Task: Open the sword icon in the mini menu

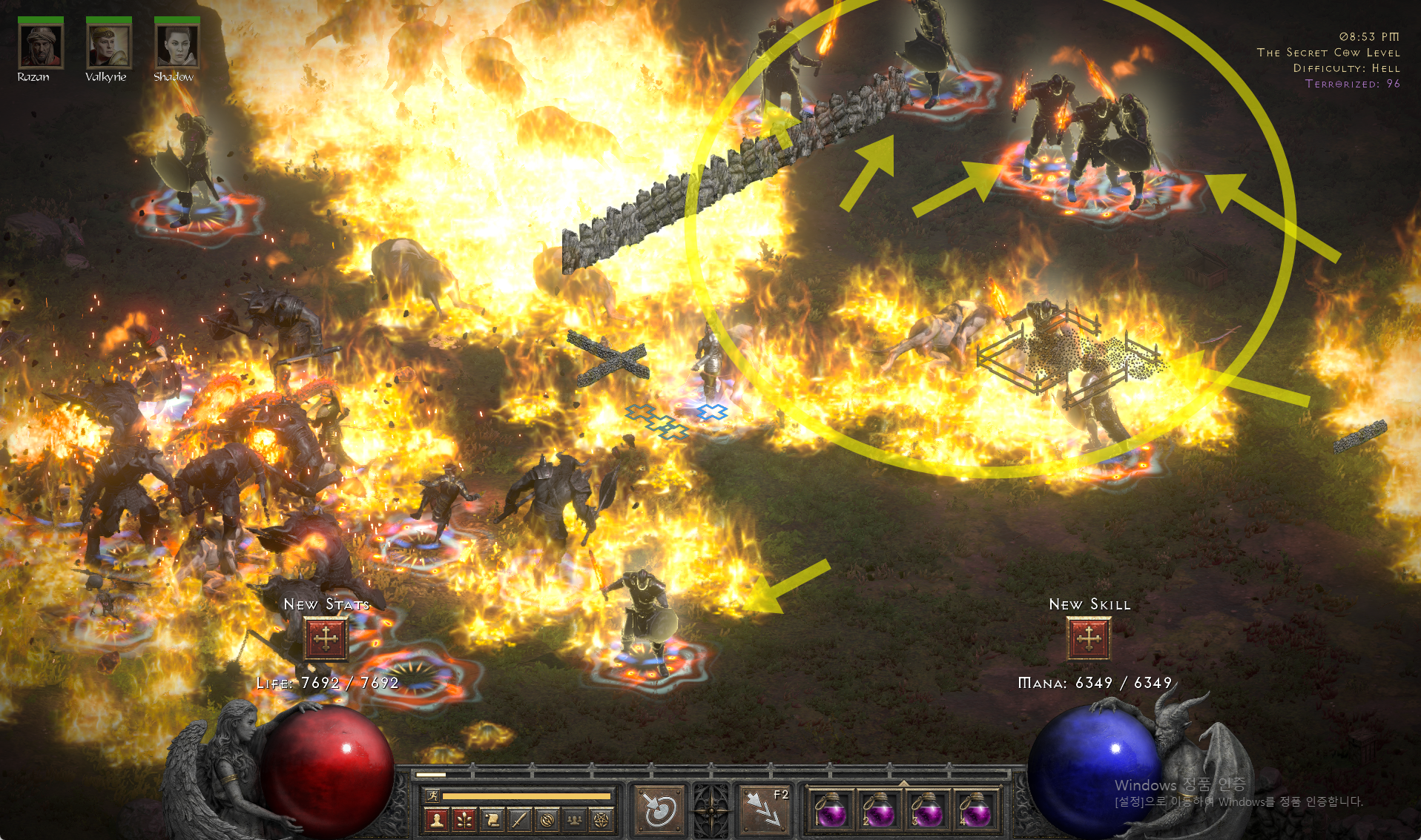Action: click(x=519, y=819)
